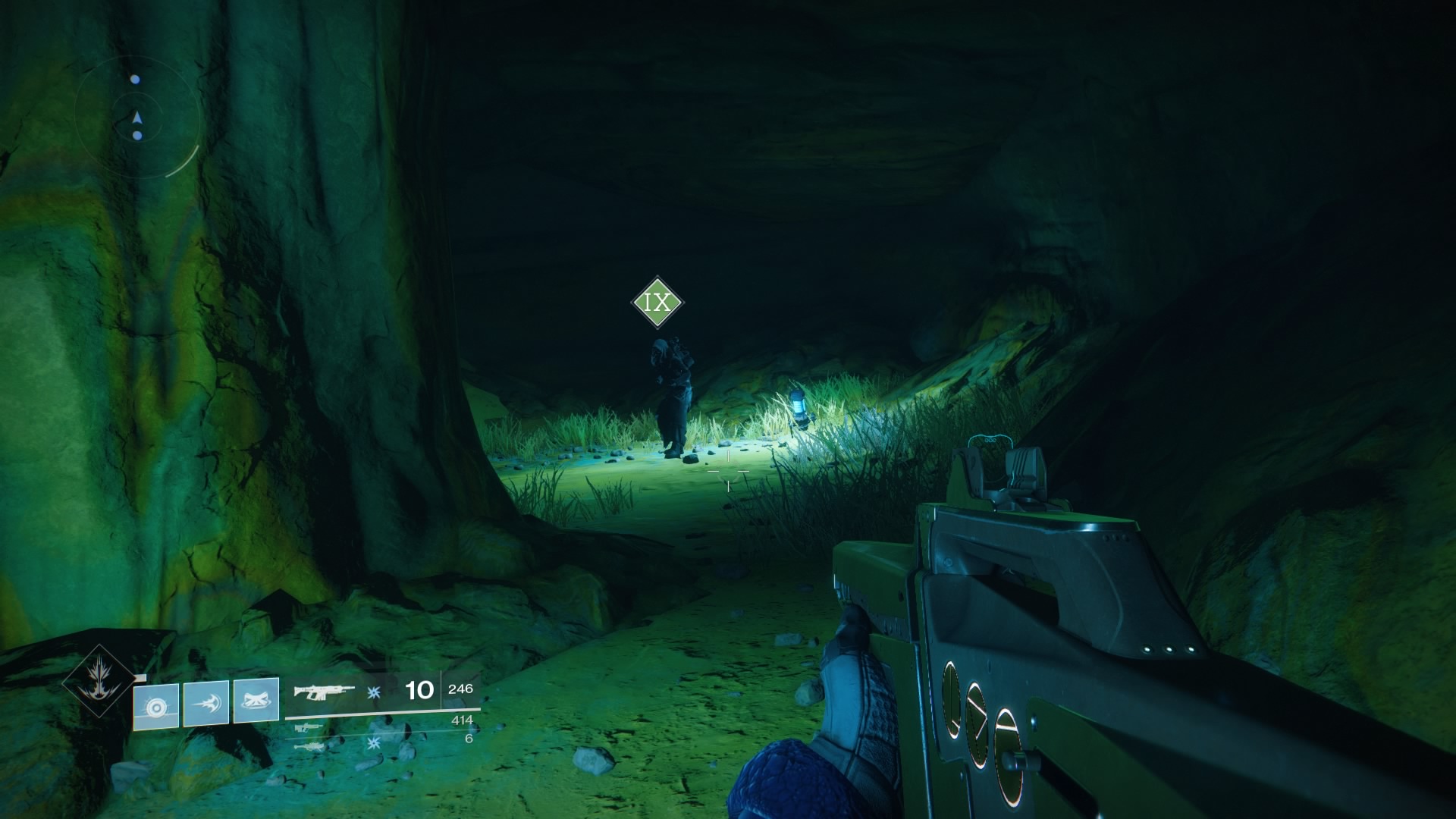Select the equipped auto rifle weapon icon

pyautogui.click(x=325, y=692)
